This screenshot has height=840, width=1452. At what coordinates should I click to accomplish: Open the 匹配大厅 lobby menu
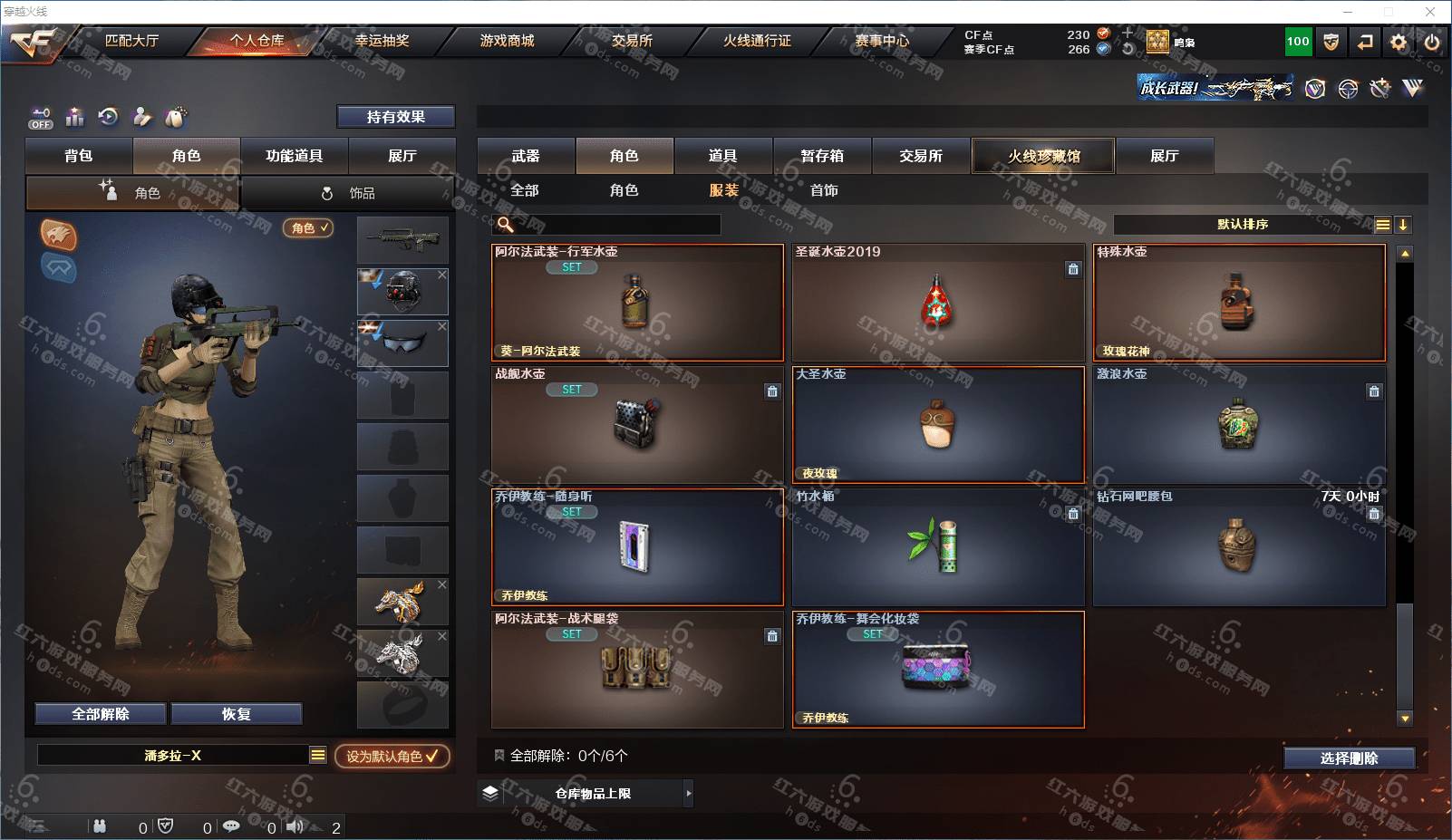131,41
